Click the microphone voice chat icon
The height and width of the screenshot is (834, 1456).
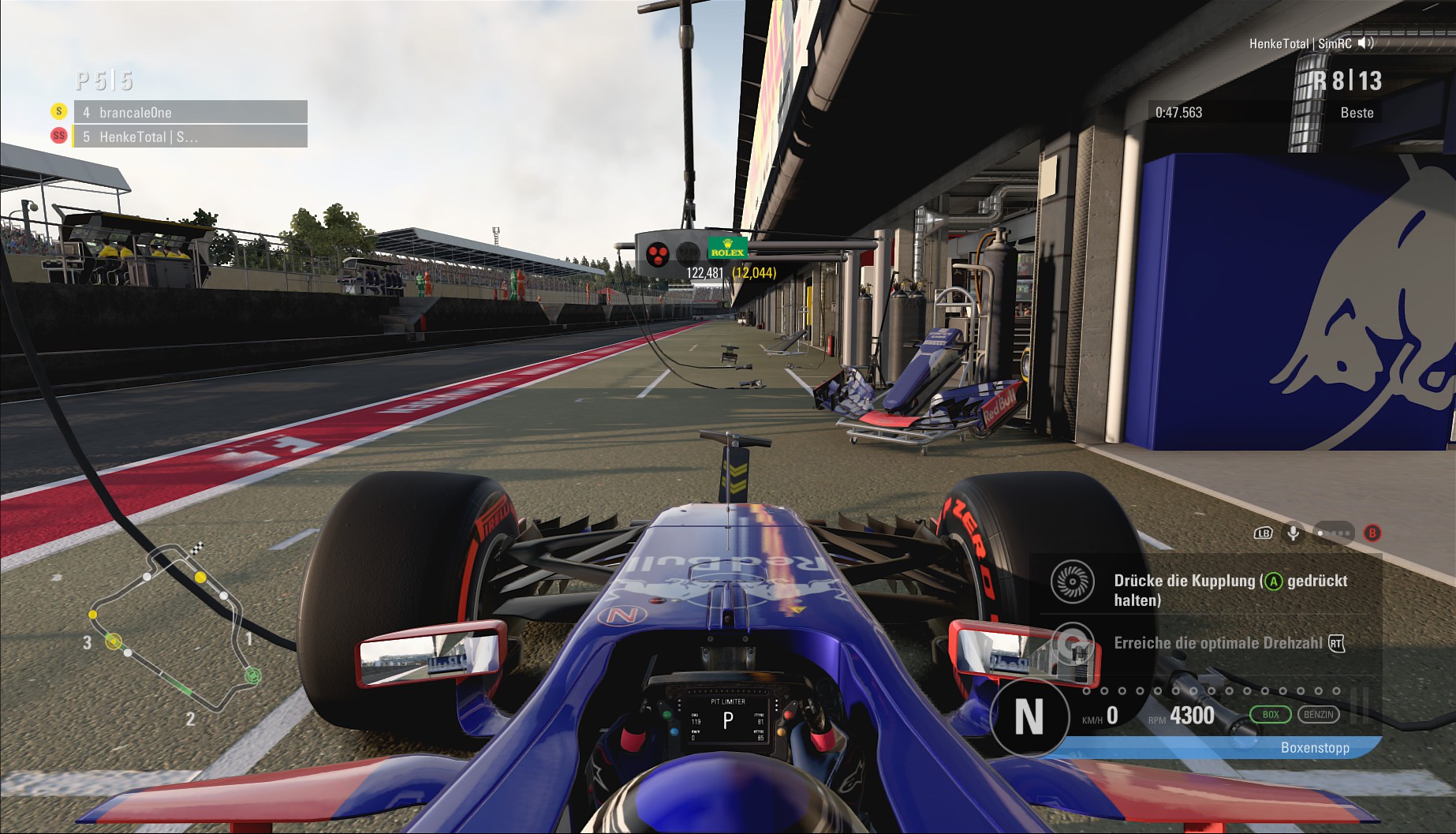pyautogui.click(x=1294, y=533)
